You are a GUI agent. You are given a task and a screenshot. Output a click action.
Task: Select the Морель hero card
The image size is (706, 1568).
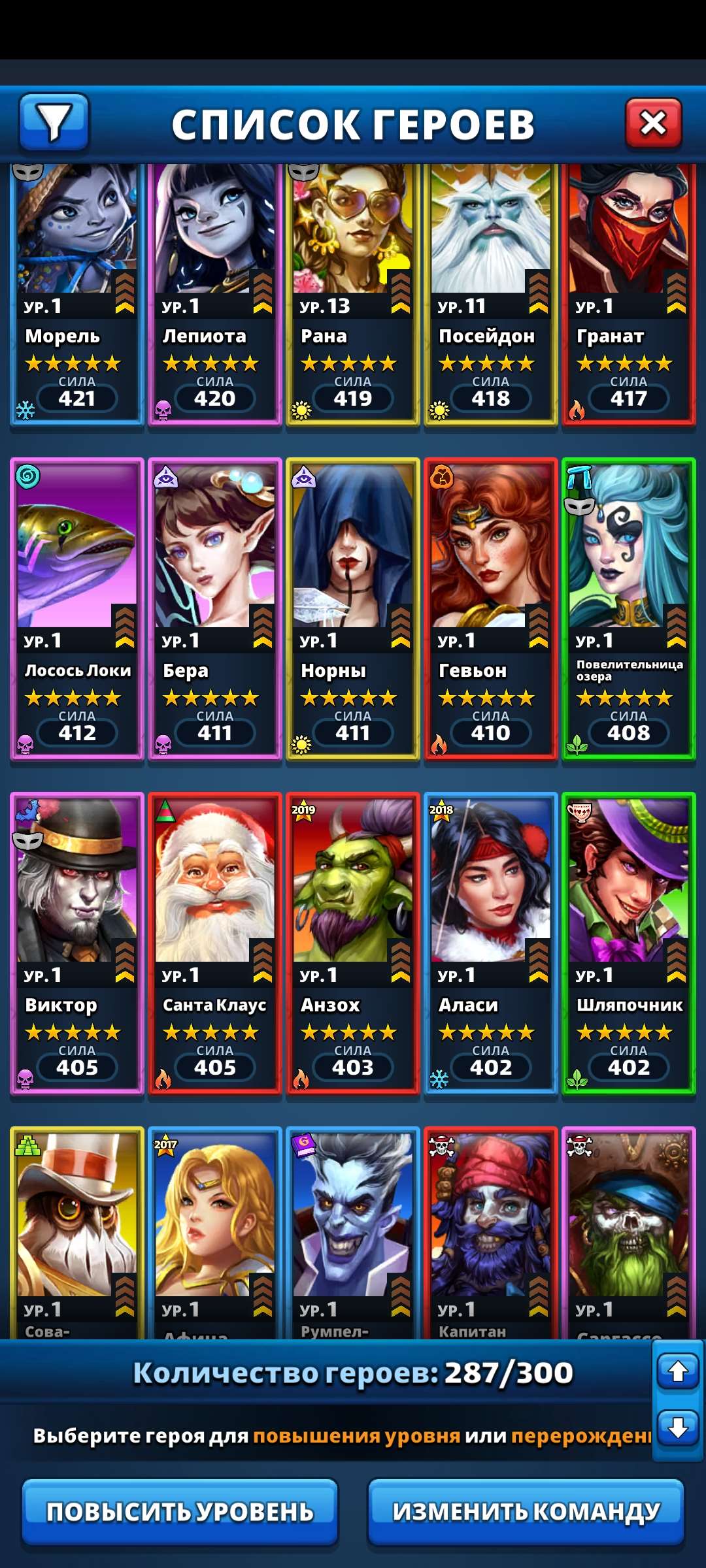click(x=77, y=294)
